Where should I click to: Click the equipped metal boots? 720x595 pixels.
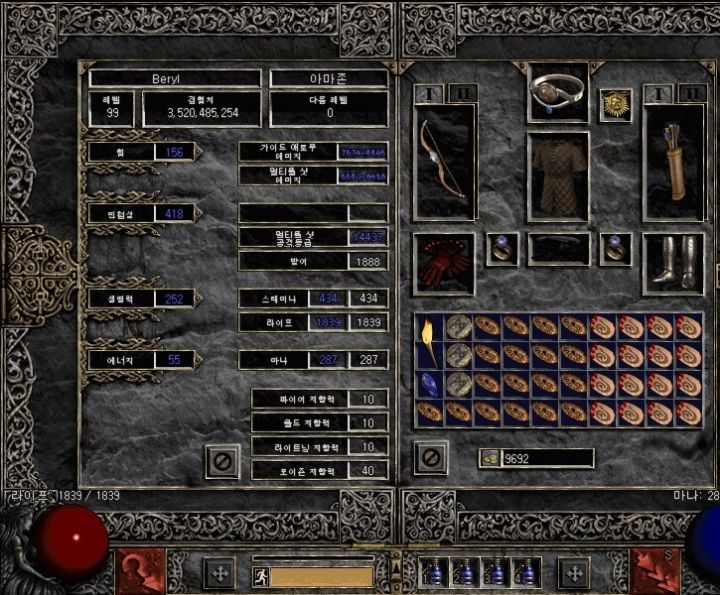674,264
